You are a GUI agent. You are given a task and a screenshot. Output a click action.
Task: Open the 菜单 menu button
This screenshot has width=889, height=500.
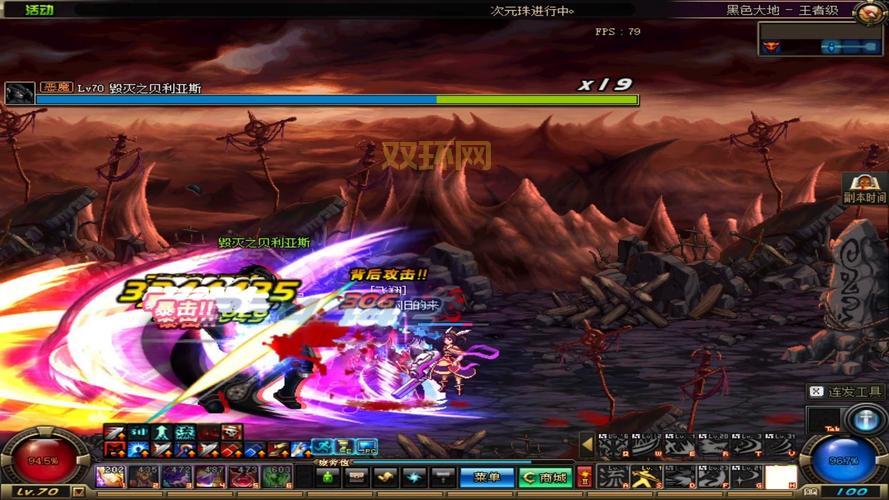point(488,478)
